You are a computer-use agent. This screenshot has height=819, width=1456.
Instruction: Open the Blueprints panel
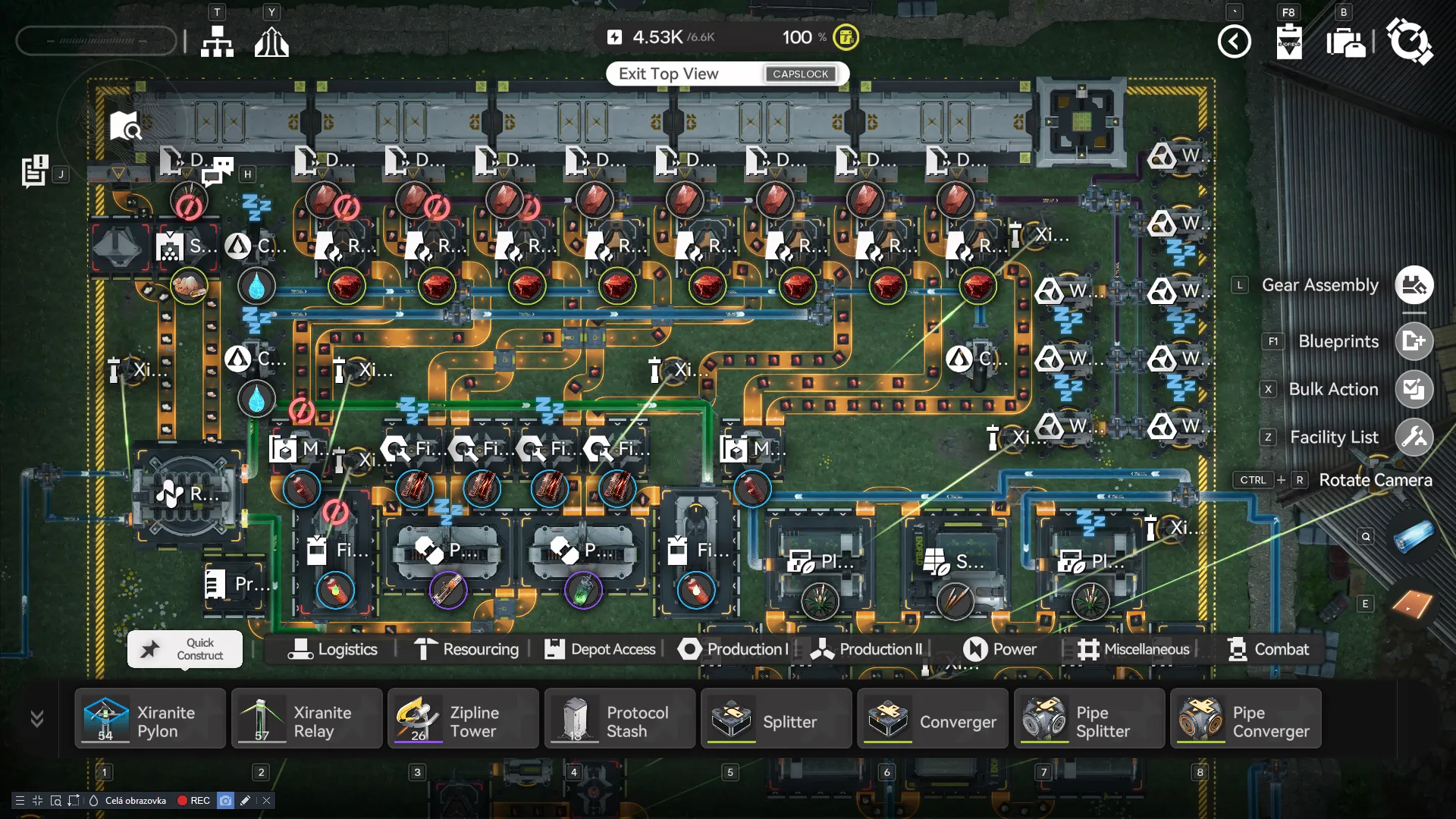pyautogui.click(x=1414, y=341)
